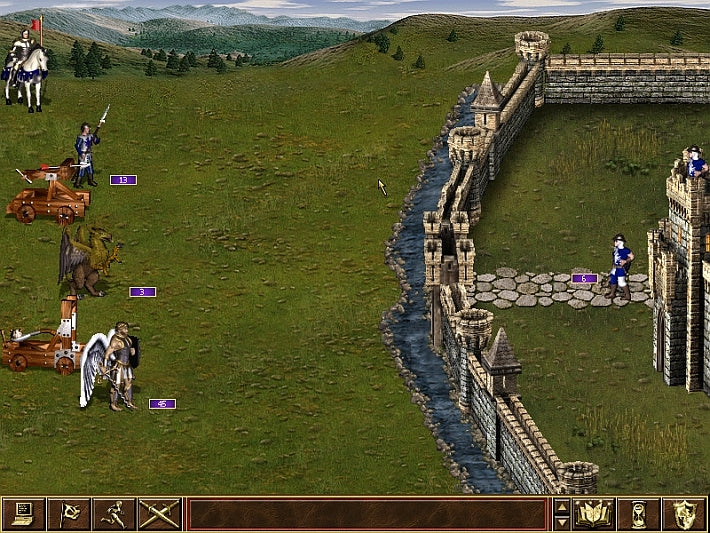Make the unit wait with hourglass button
The height and width of the screenshot is (533, 710).
(638, 514)
